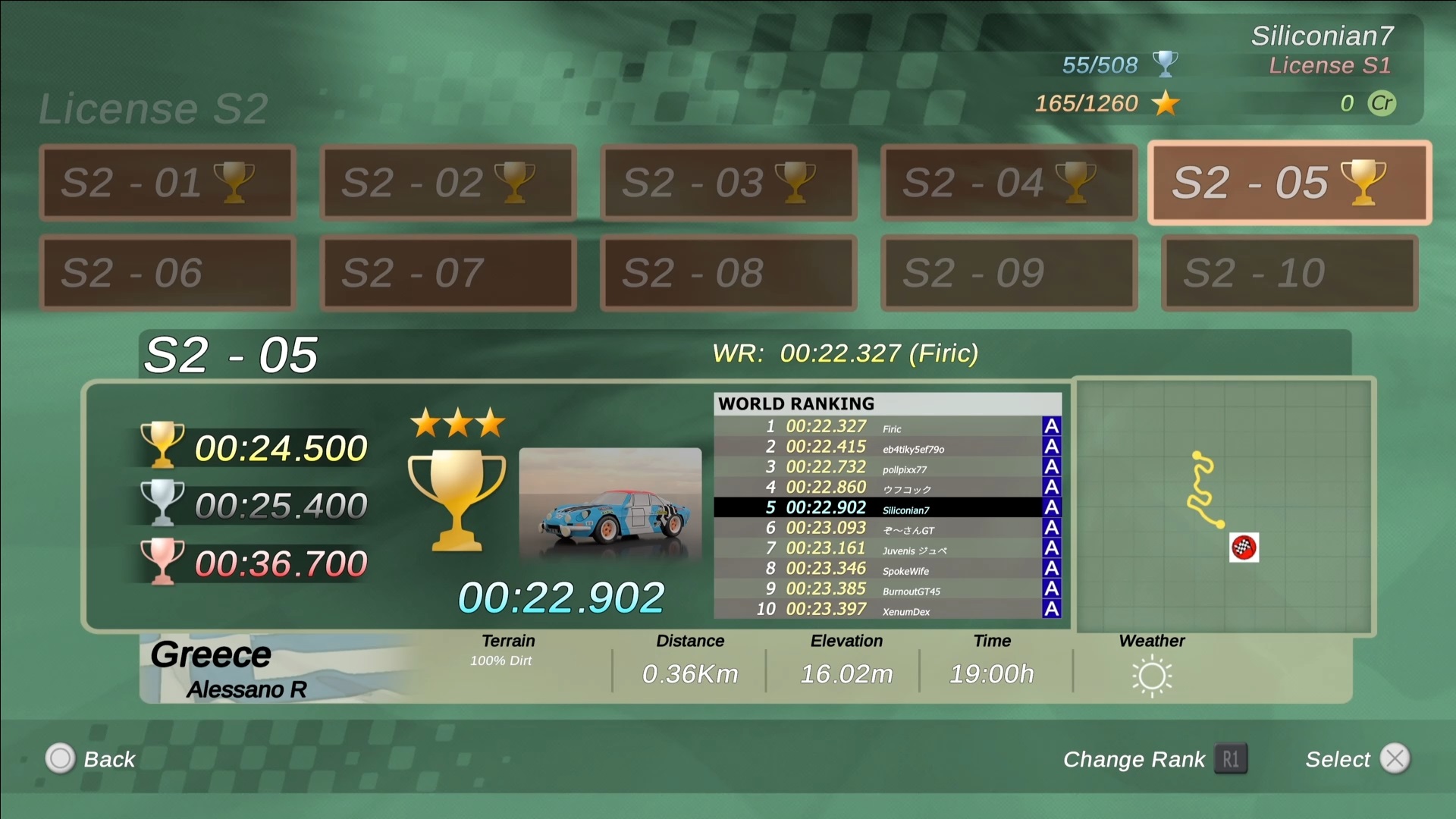Activate the Change Rank option

click(1154, 759)
